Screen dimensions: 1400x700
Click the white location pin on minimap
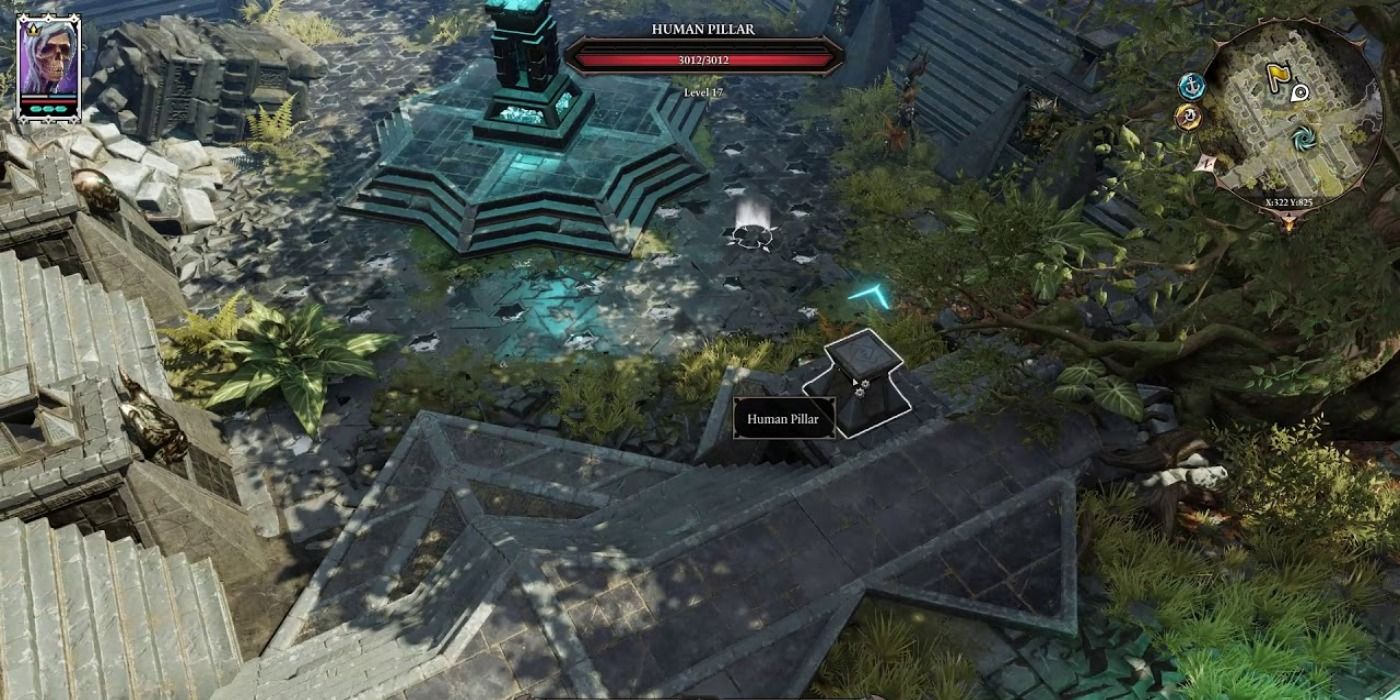click(1300, 93)
